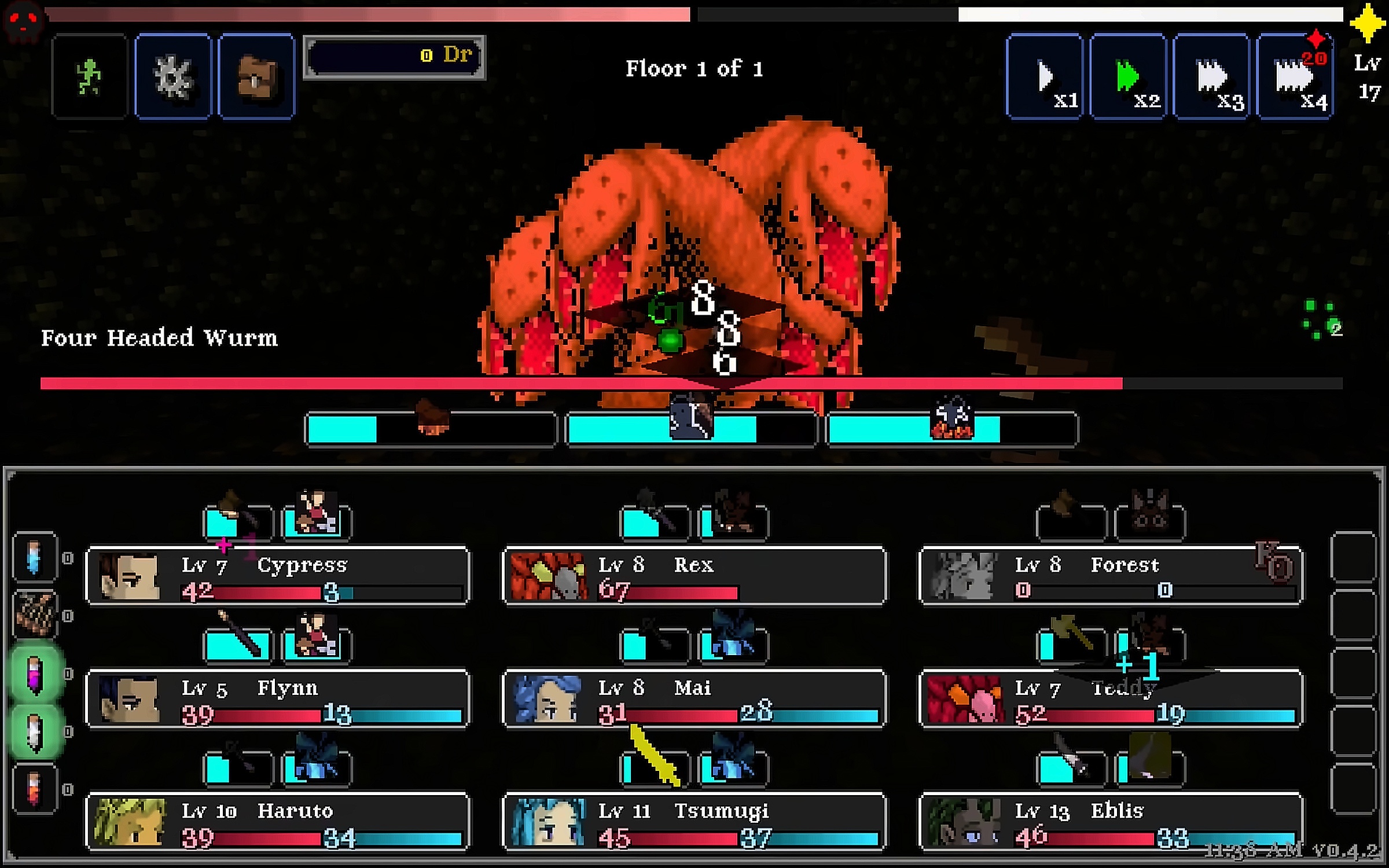Viewport: 1389px width, 868px height.
Task: Select Cypress's party panel
Action: [277, 576]
